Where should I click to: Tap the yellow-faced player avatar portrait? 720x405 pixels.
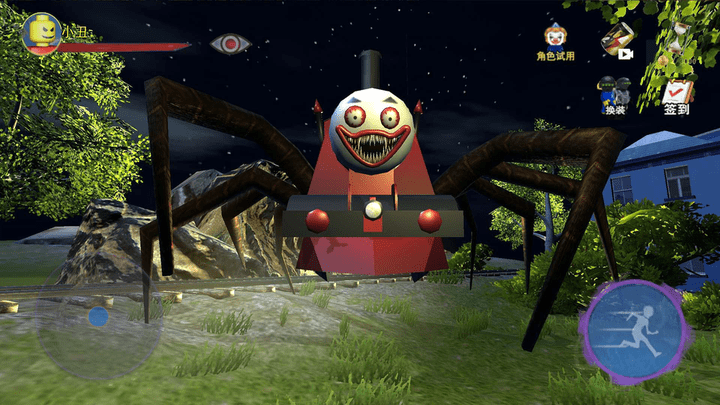(x=41, y=32)
